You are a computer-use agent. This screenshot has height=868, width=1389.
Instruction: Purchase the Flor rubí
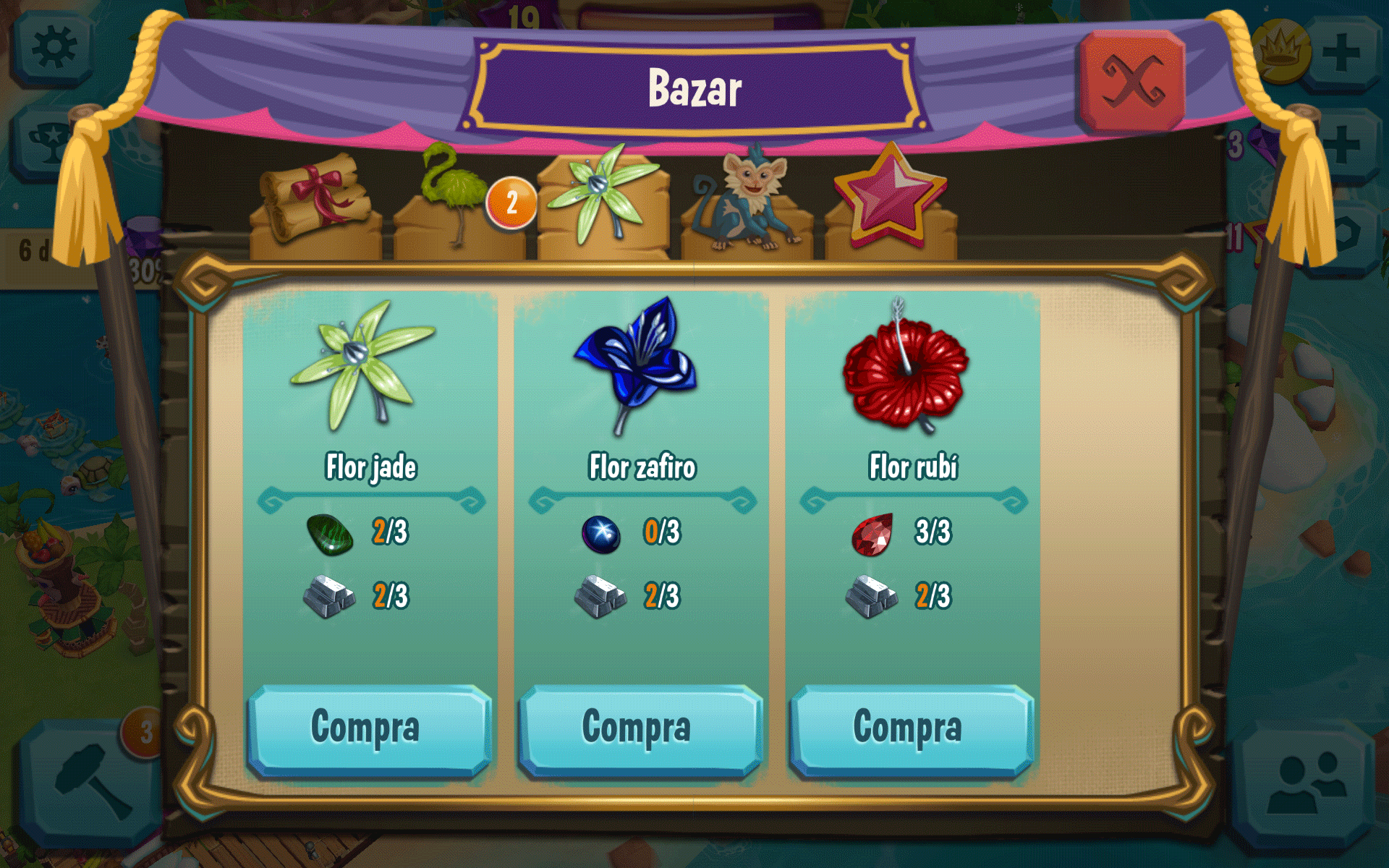click(x=911, y=729)
